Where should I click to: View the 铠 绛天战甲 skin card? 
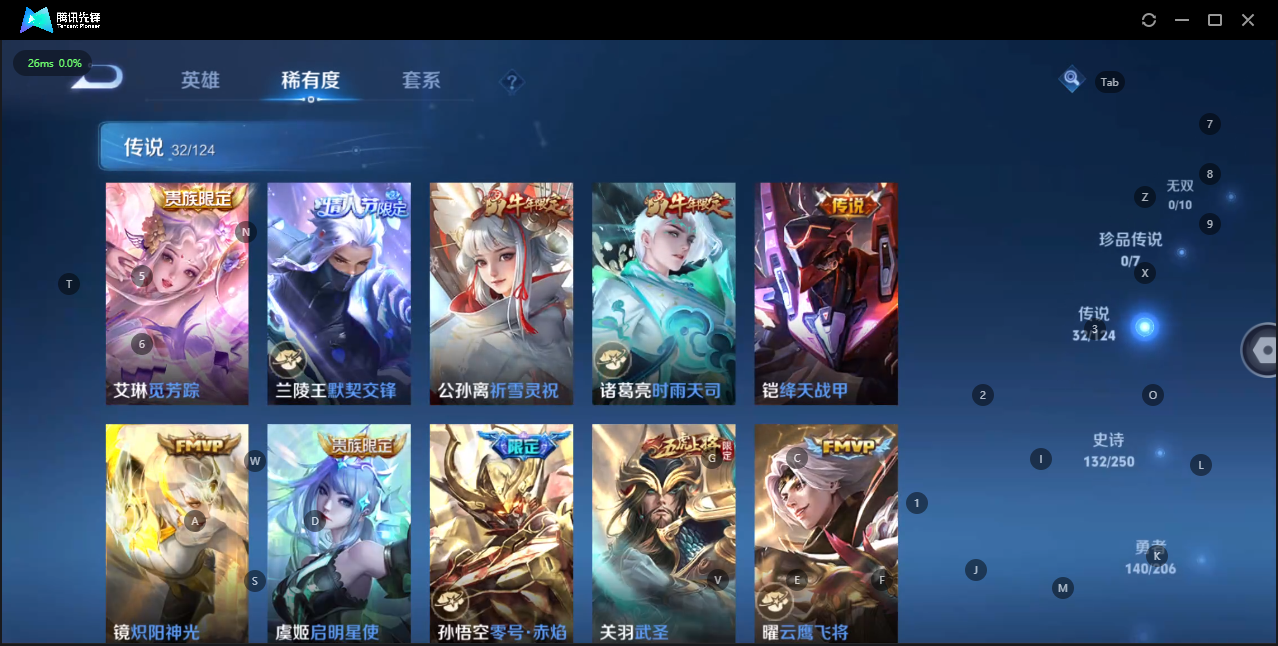(826, 293)
